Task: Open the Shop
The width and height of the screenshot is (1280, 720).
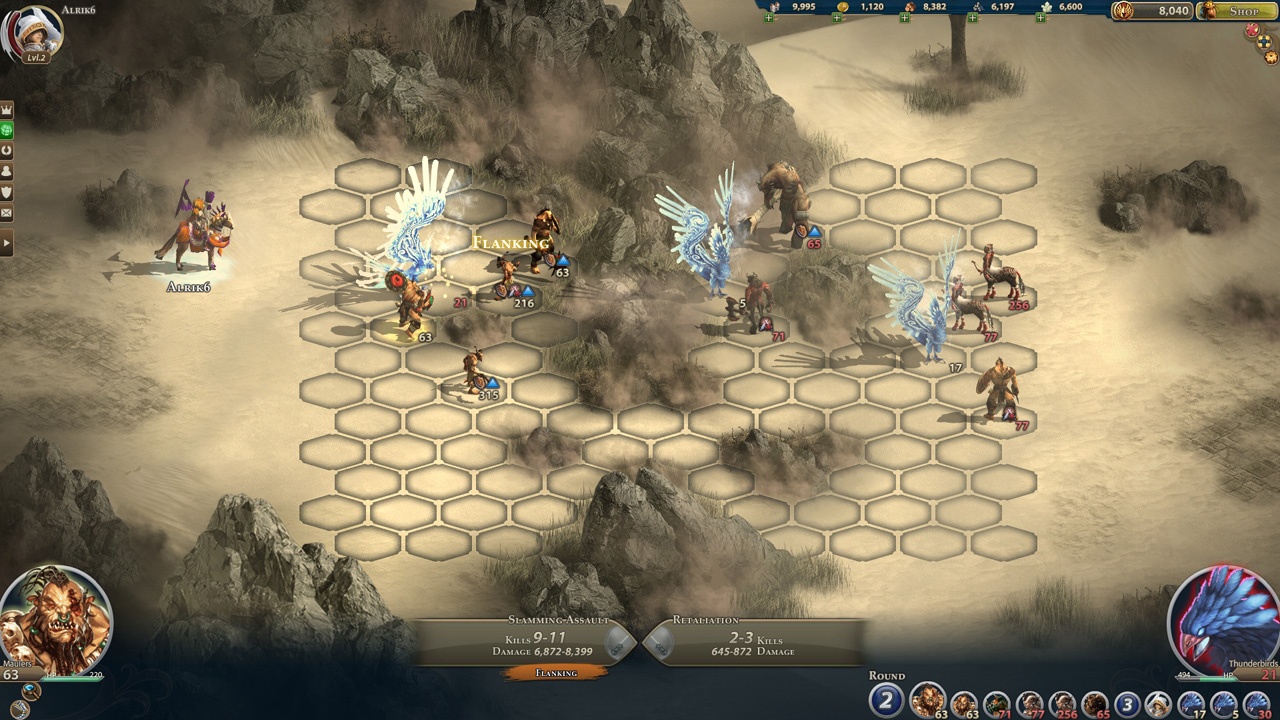Action: coord(1237,11)
